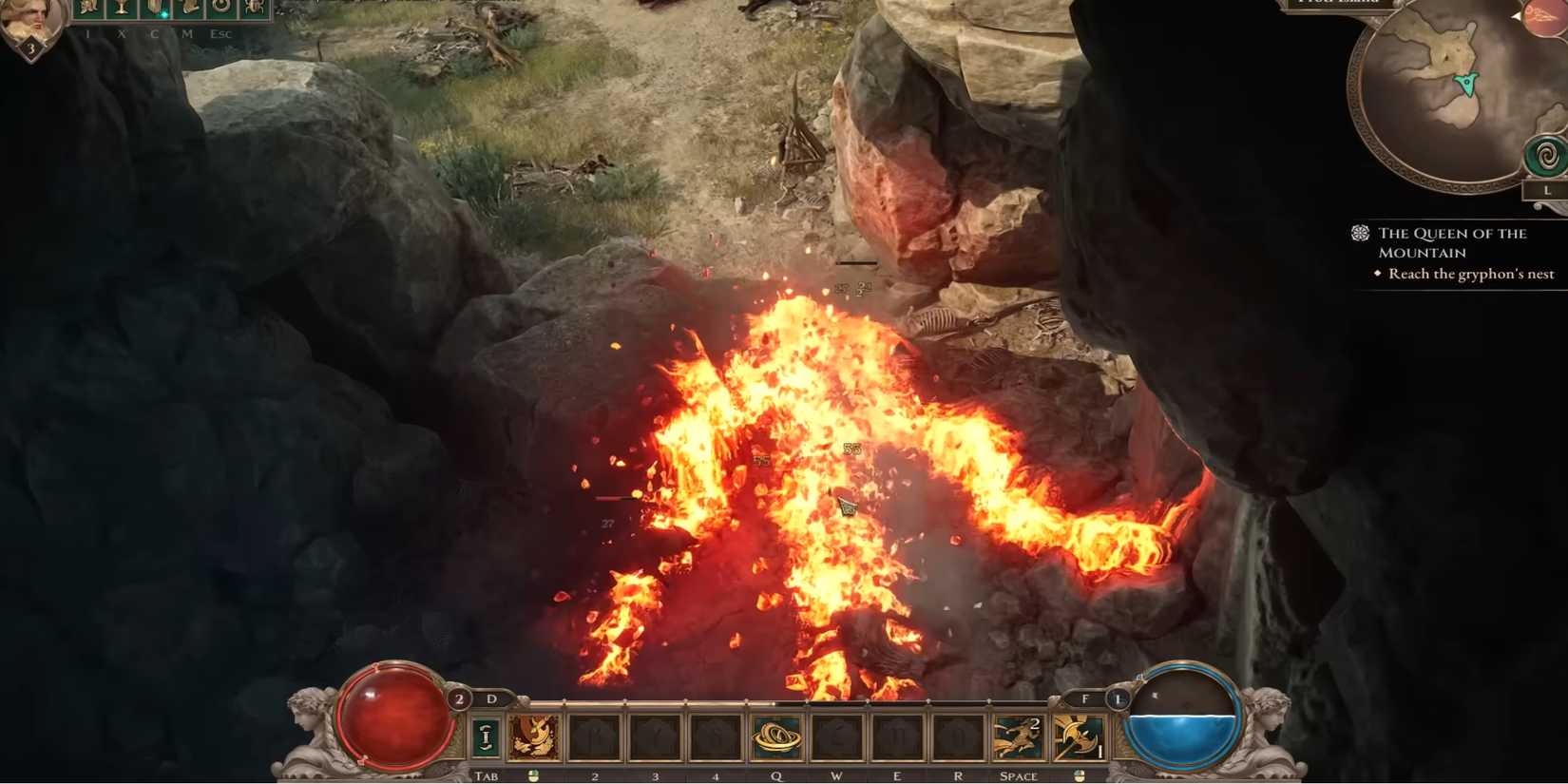1568x784 pixels.
Task: Click the empty skill slot bound to W
Action: coord(835,735)
